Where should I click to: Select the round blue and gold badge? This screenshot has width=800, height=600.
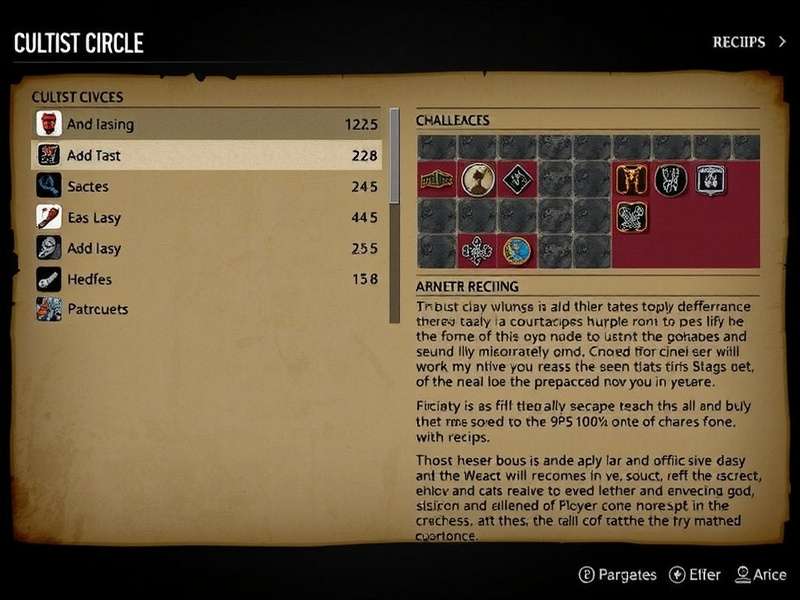pyautogui.click(x=517, y=250)
